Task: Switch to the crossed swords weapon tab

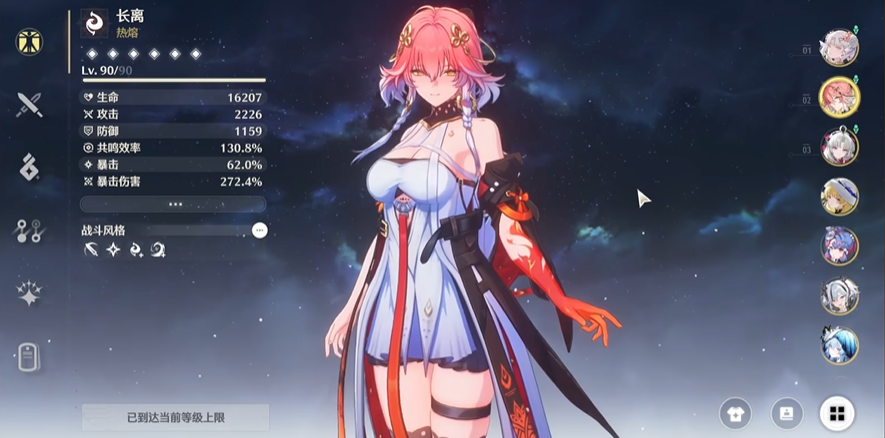Action: (x=29, y=104)
